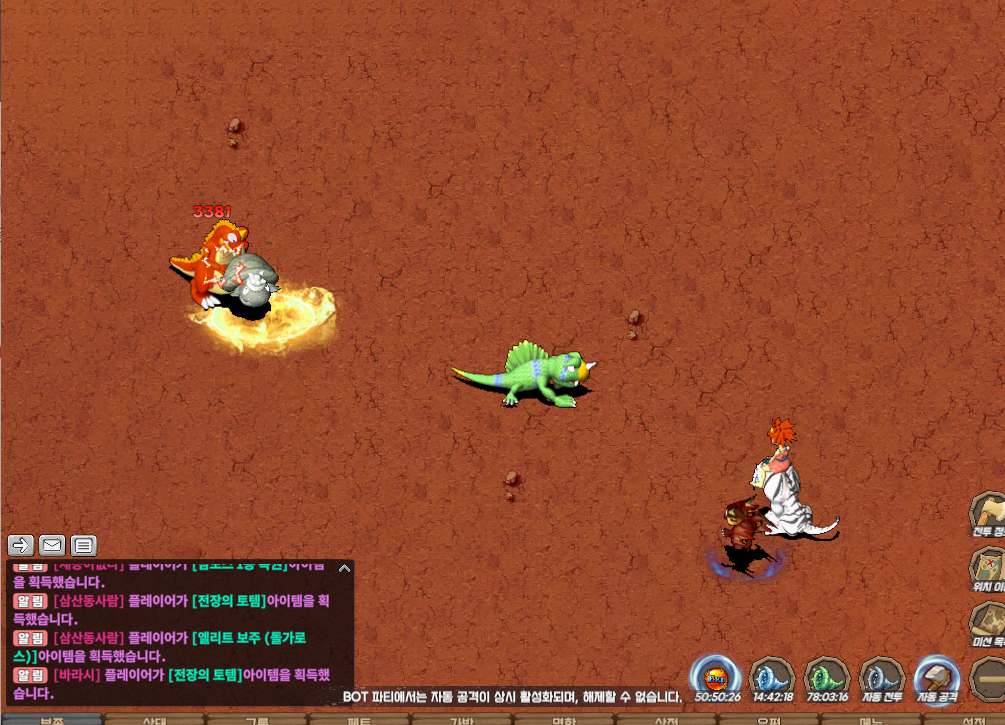Select the Exp boost buff icon

coord(717,676)
